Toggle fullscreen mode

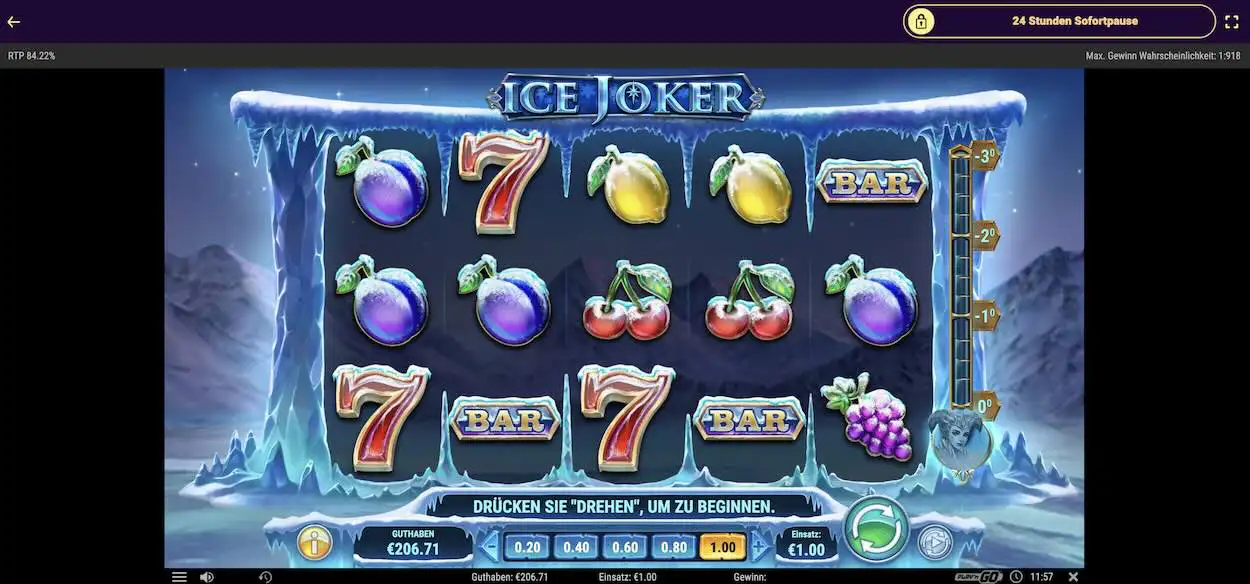pyautogui.click(x=1232, y=21)
